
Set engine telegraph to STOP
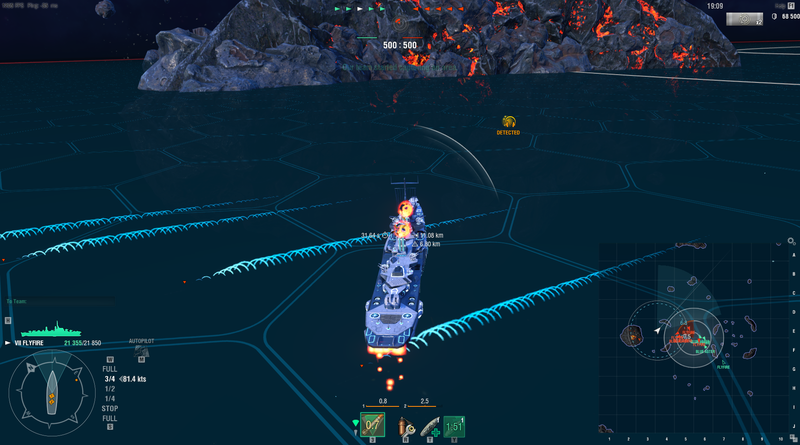point(110,408)
